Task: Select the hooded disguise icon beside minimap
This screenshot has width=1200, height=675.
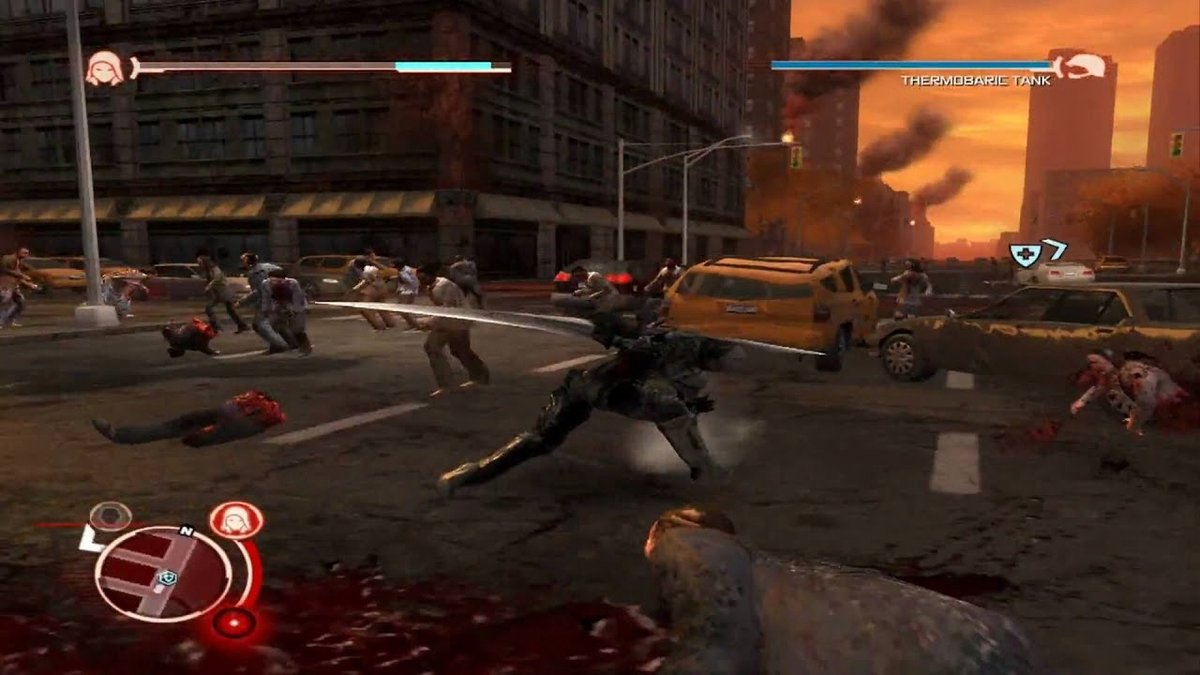Action: pyautogui.click(x=236, y=520)
